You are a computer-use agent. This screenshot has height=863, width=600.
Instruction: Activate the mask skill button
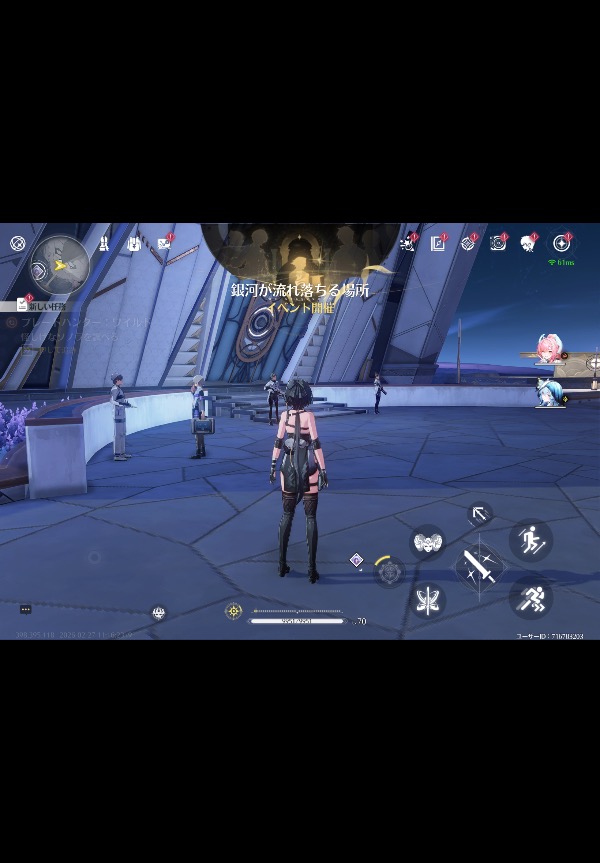[428, 542]
